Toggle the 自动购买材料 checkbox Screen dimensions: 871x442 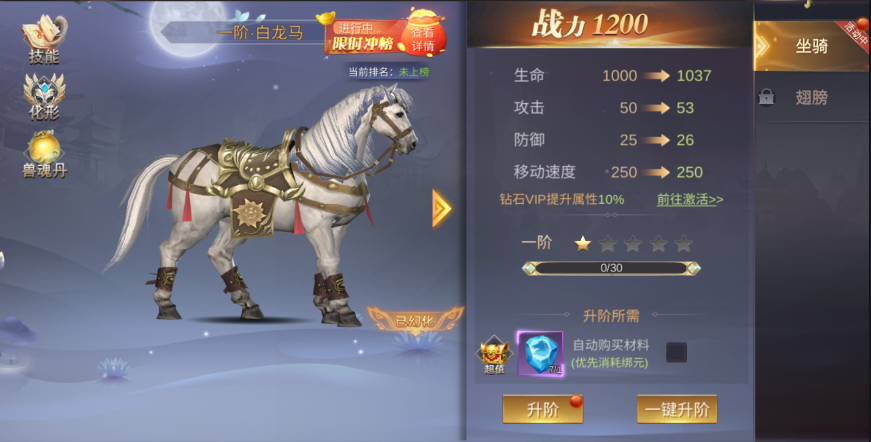[676, 352]
